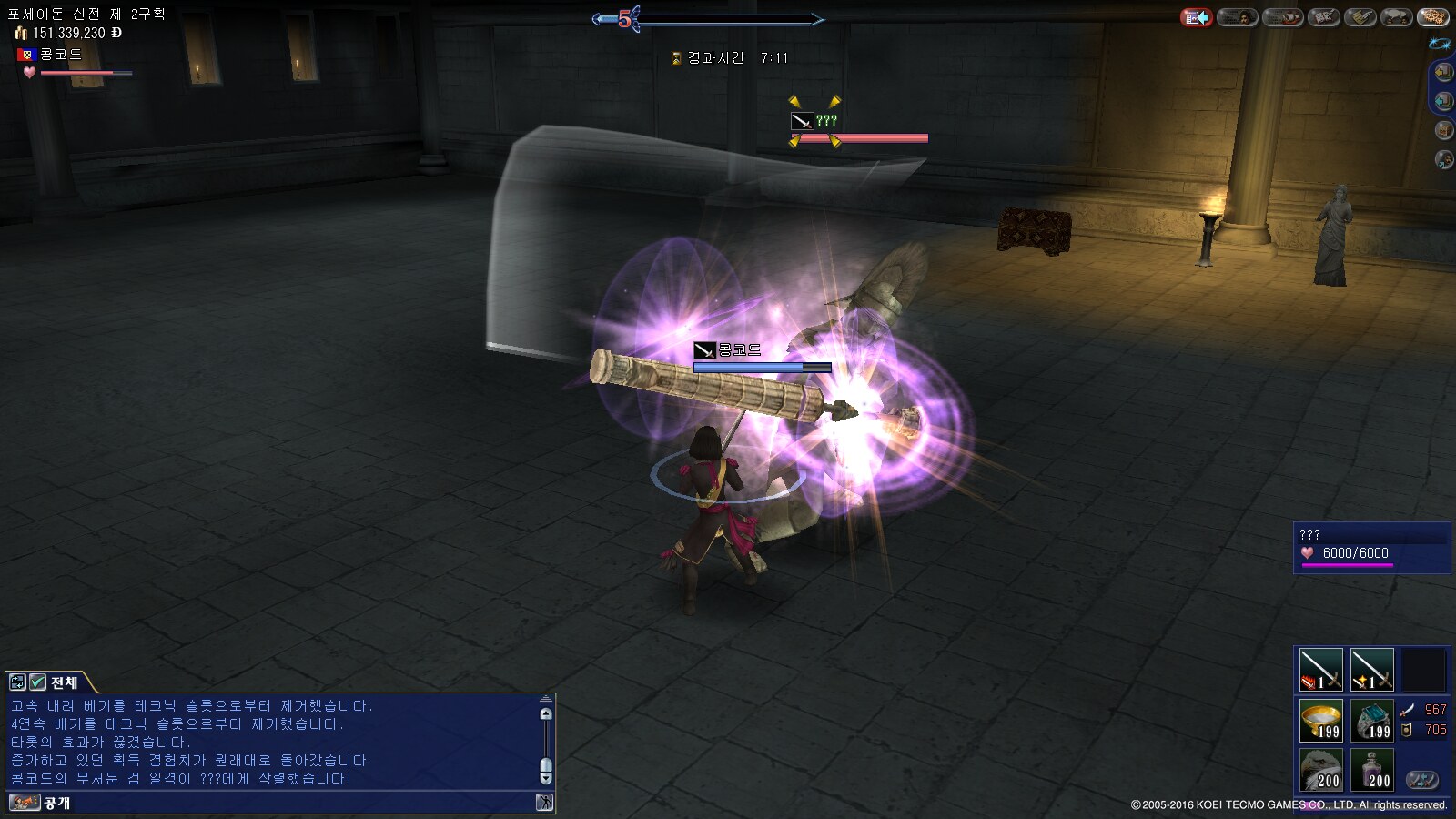Screen dimensions: 1456x819
Task: Use the star sword technique slot
Action: coord(1371,670)
